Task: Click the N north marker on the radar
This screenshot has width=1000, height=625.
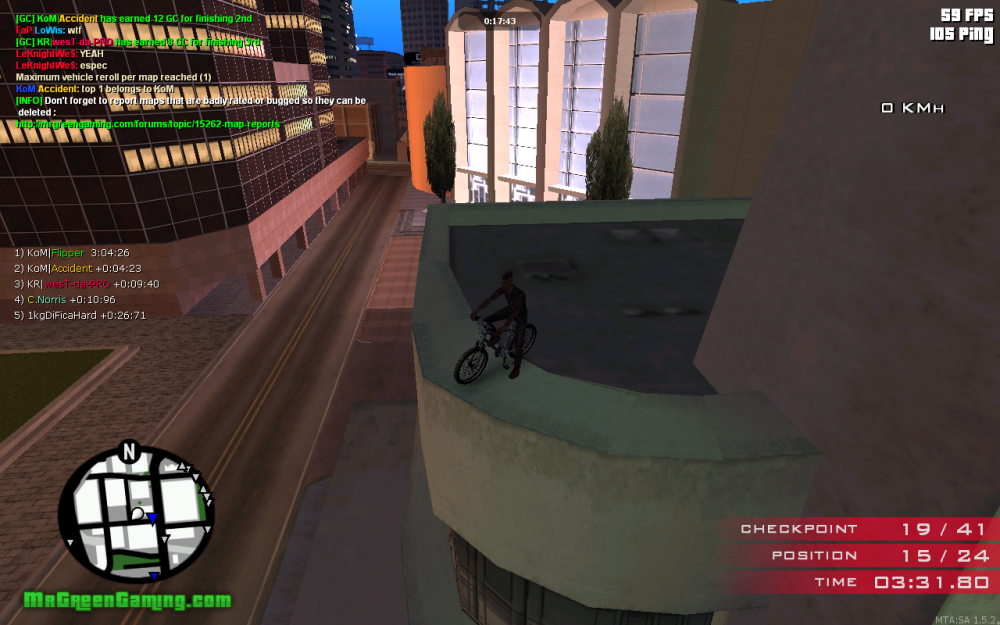Action: [x=128, y=452]
